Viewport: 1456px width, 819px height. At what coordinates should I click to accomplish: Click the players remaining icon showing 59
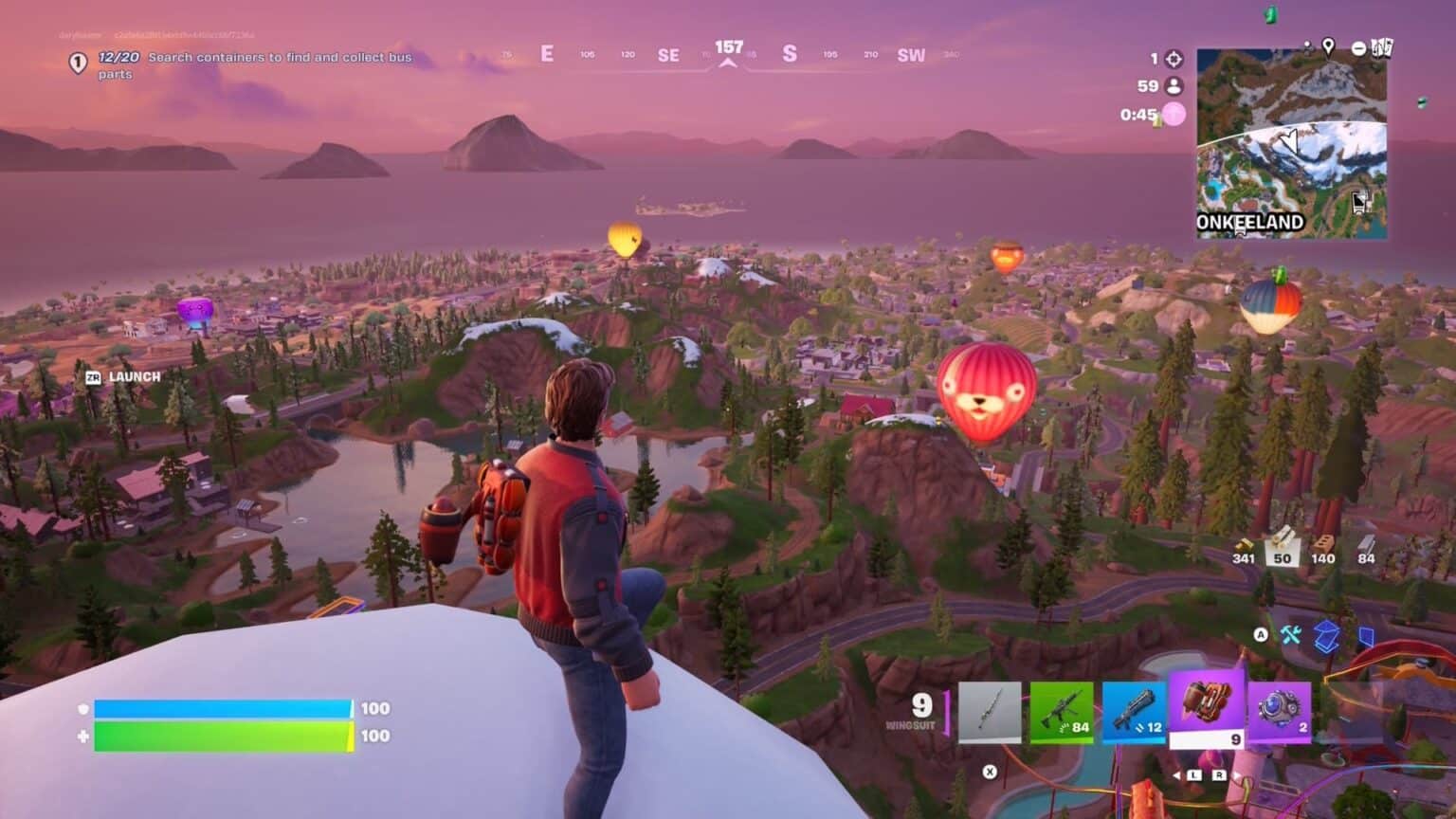(x=1173, y=85)
